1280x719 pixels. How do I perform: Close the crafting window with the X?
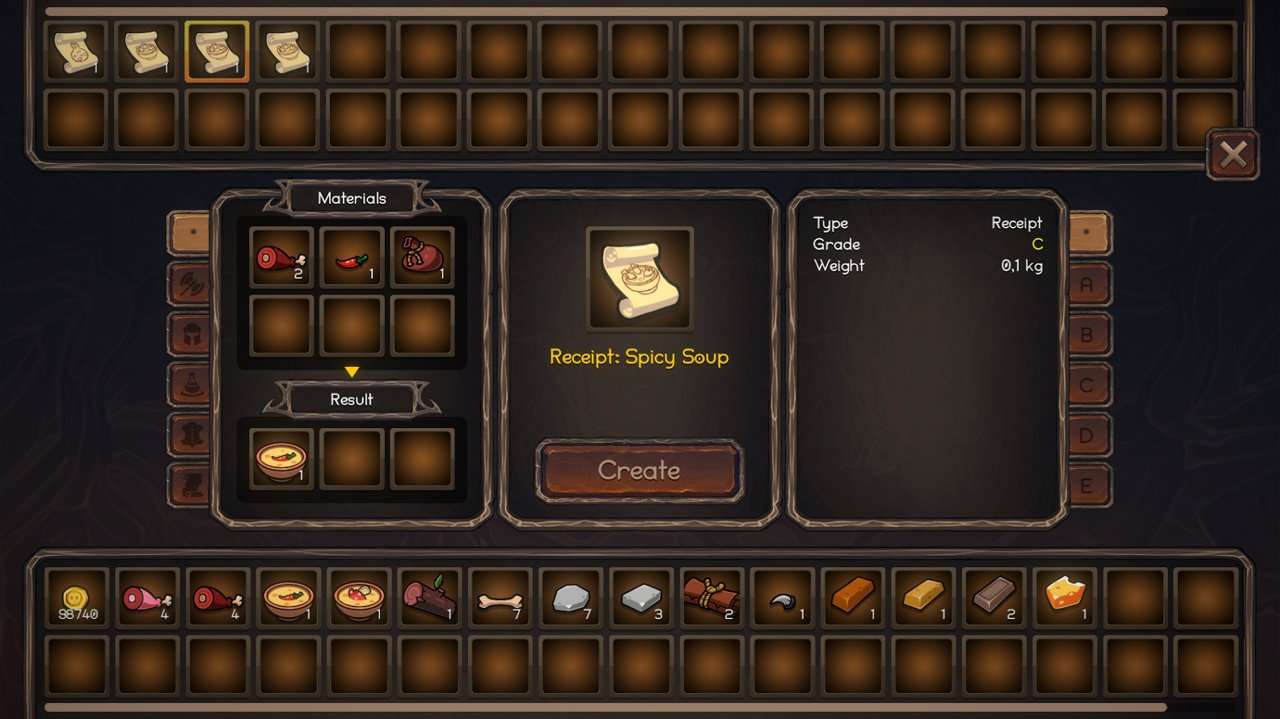(x=1233, y=154)
